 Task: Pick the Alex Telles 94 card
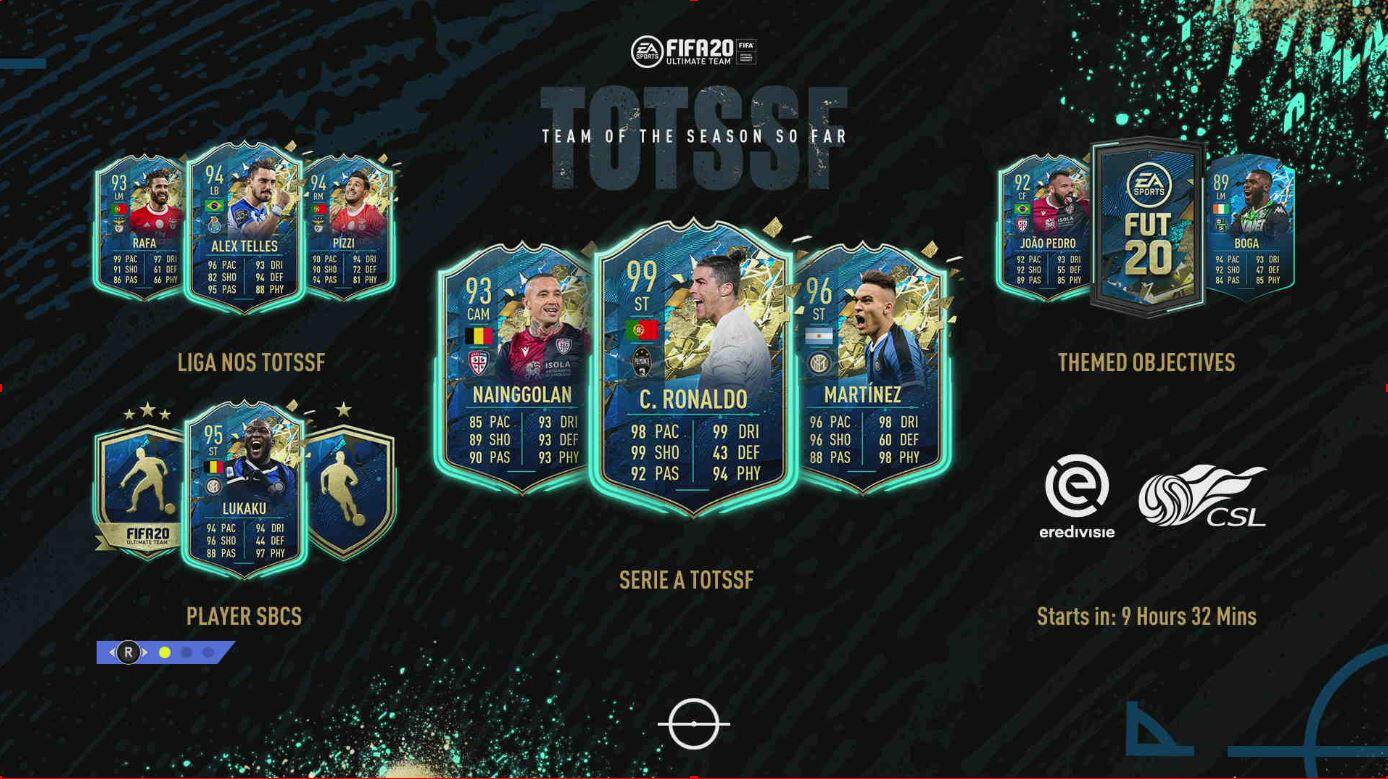[x=244, y=228]
